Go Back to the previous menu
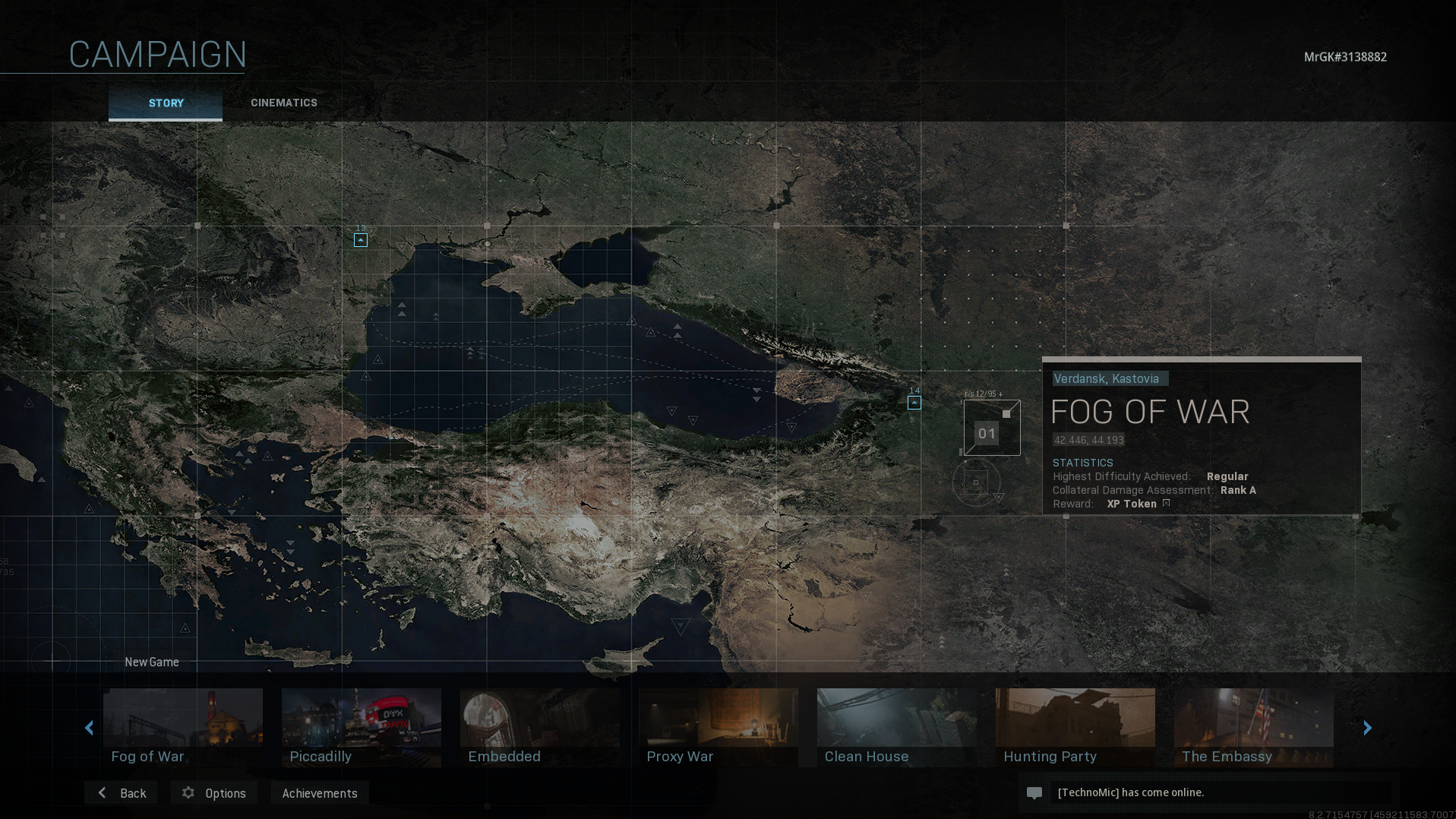The height and width of the screenshot is (819, 1456). 122,793
